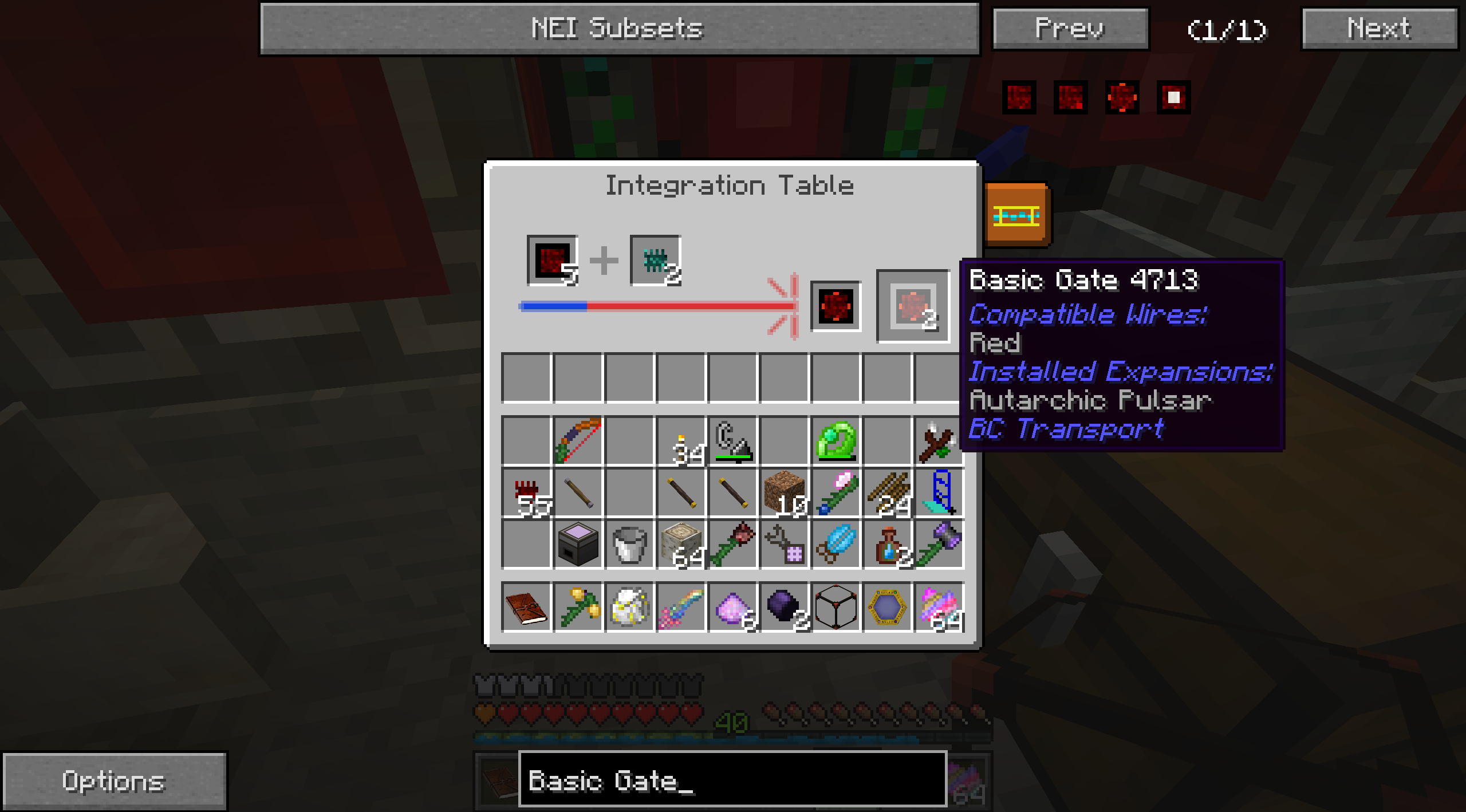Screen dimensions: 1466x812
Task: Open the NEI Options menu
Action: [x=113, y=781]
